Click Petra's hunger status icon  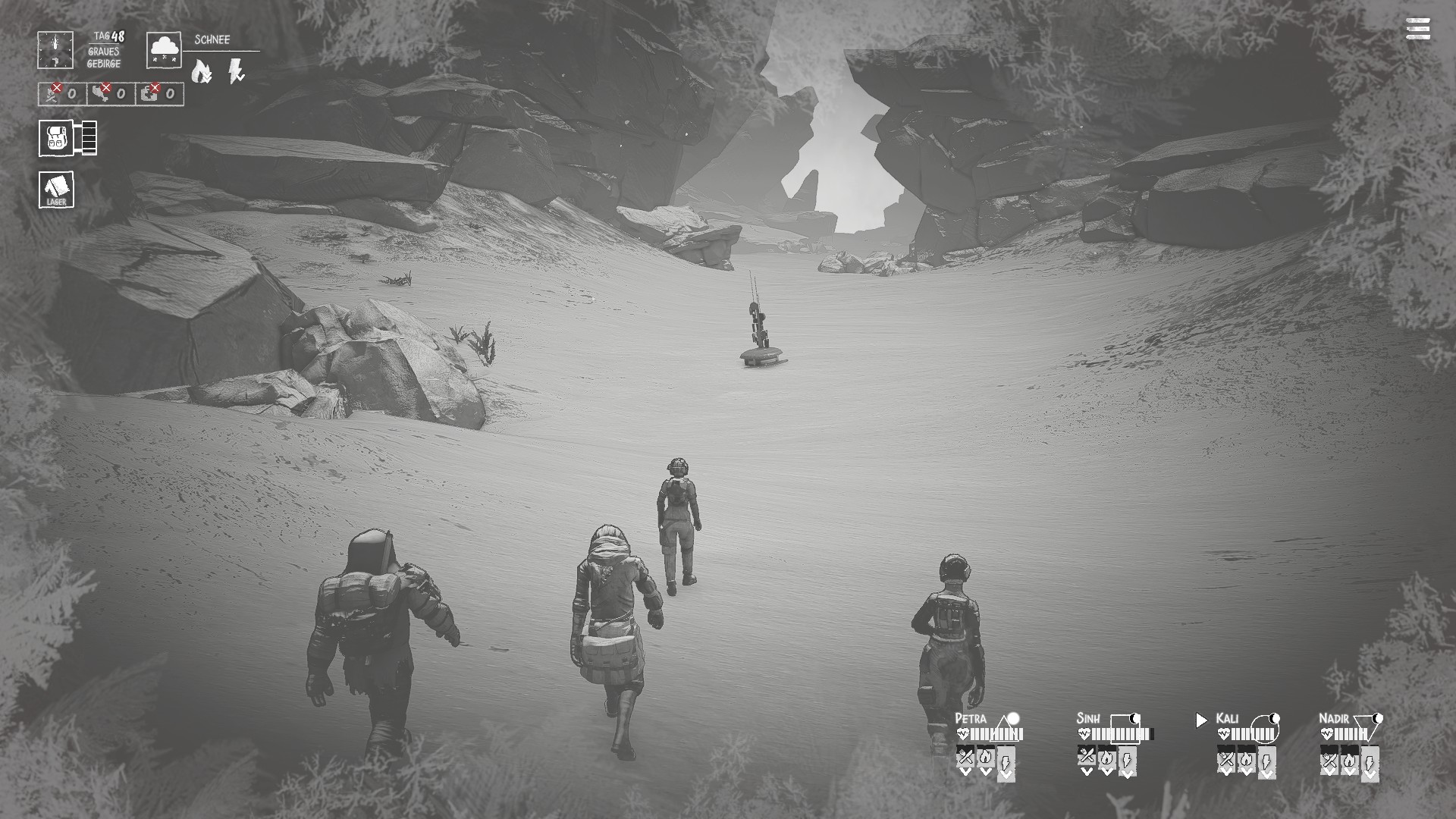[x=965, y=757]
